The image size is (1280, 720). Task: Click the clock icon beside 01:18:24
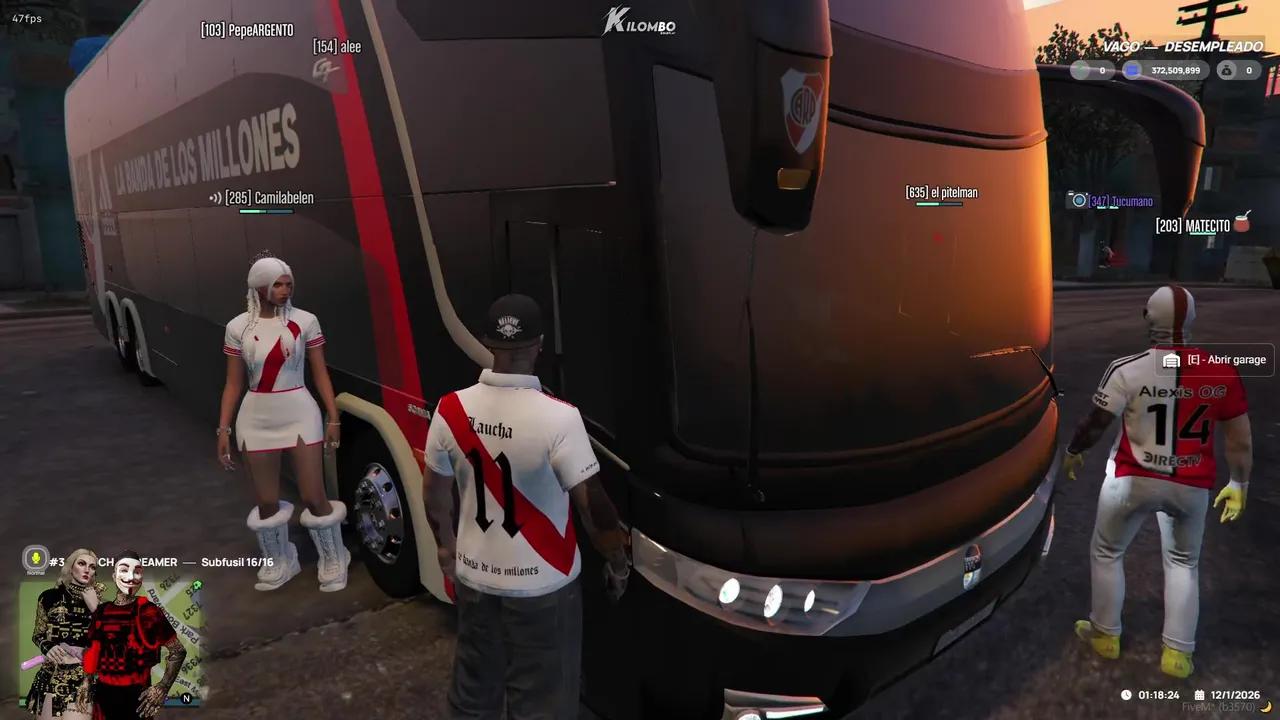(1126, 695)
